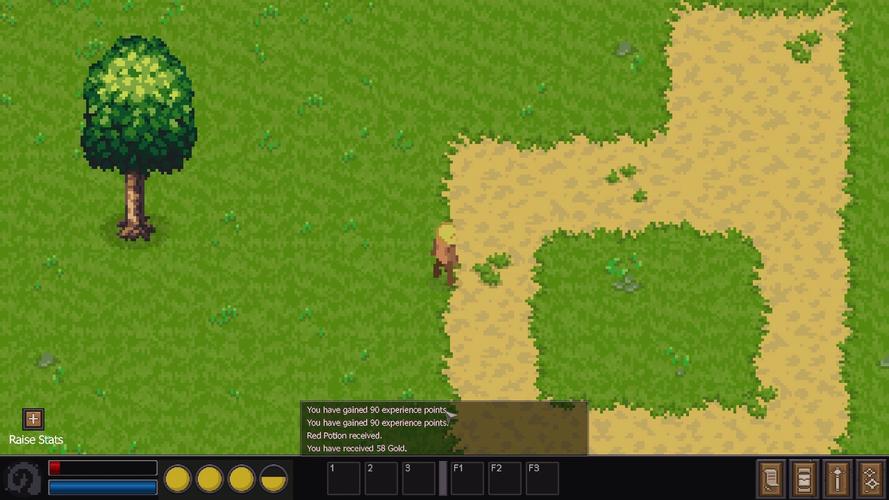The height and width of the screenshot is (500, 889).
Task: Choose the F1 quick slot
Action: (x=467, y=477)
